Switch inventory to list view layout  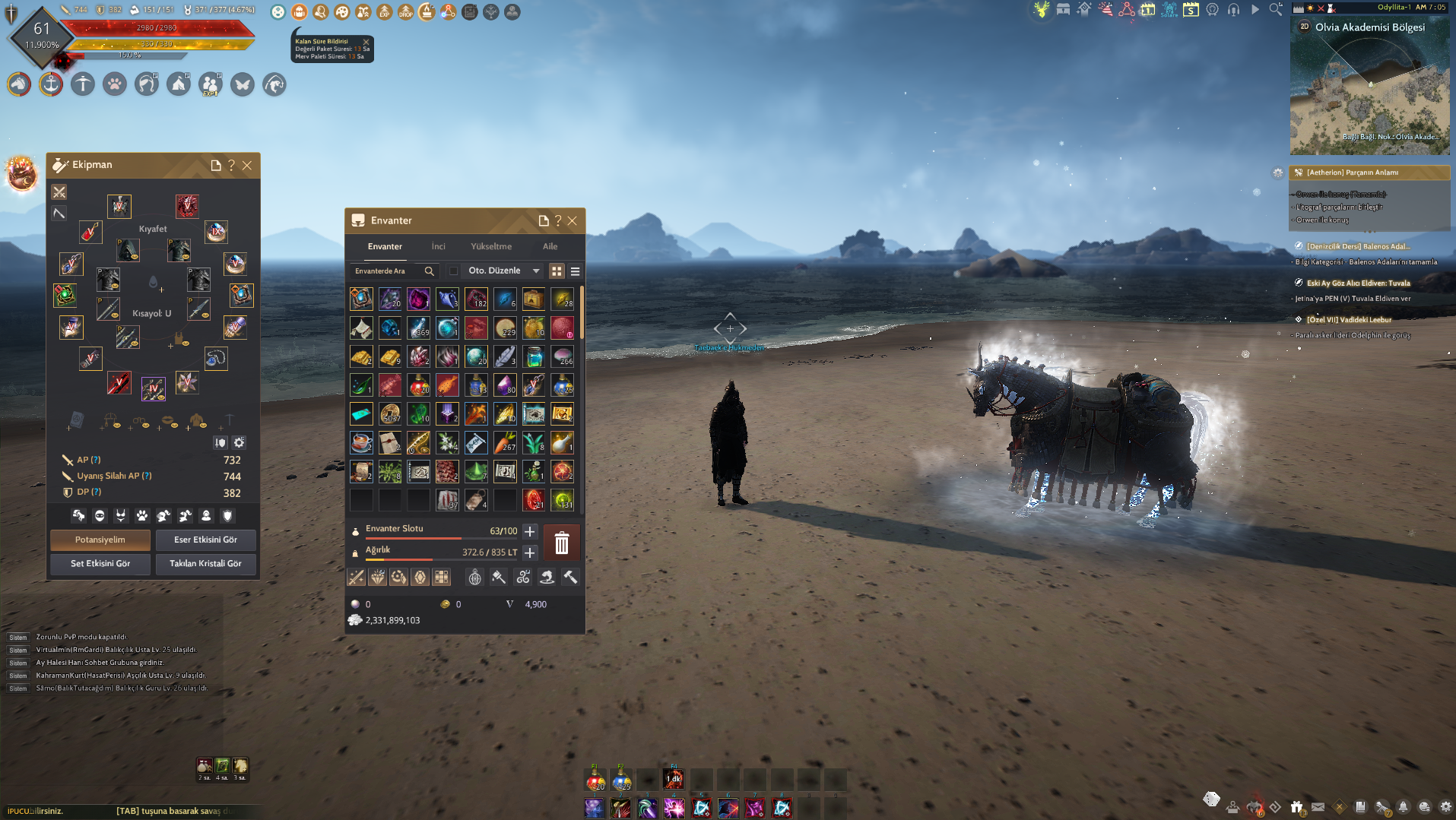[576, 271]
